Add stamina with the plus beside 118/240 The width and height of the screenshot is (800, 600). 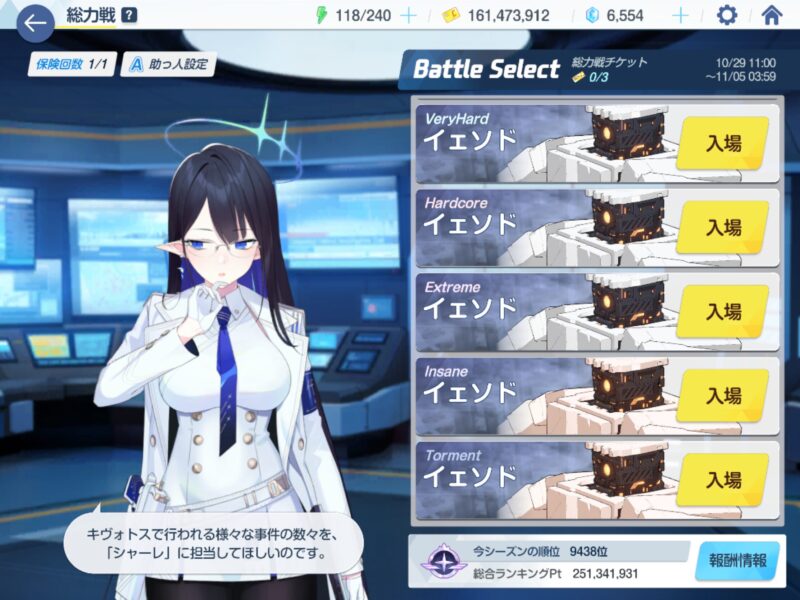pos(408,15)
